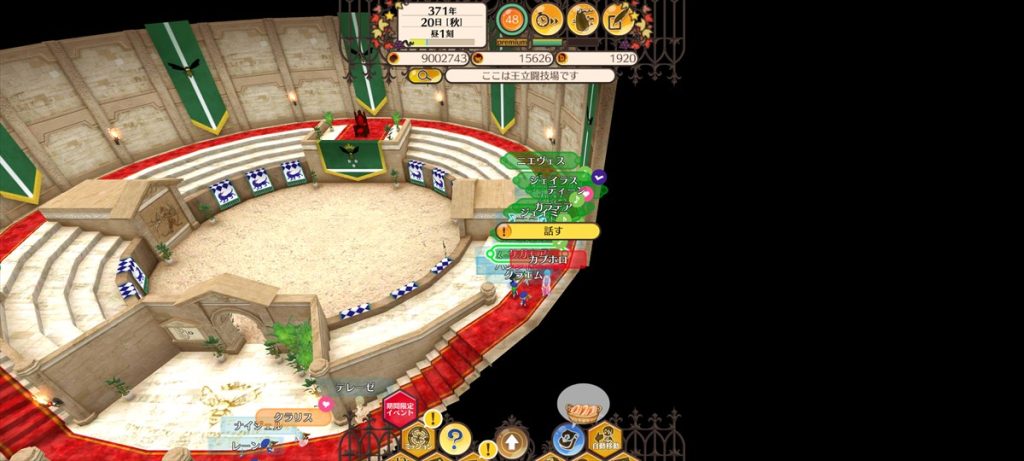Select the テレーゼ name label

click(x=354, y=386)
